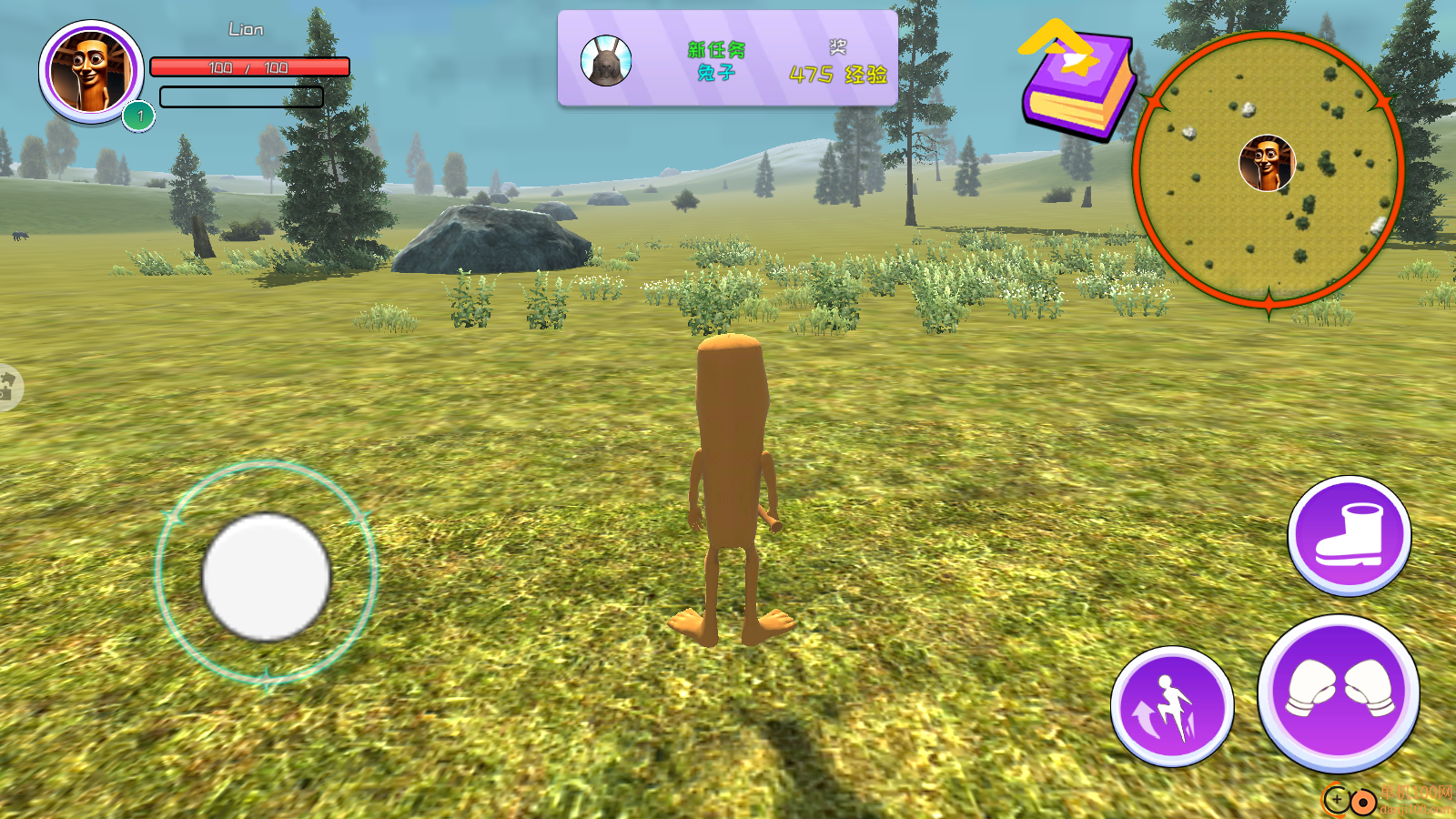
Task: Trigger the jump action button
Action: pyautogui.click(x=1172, y=707)
